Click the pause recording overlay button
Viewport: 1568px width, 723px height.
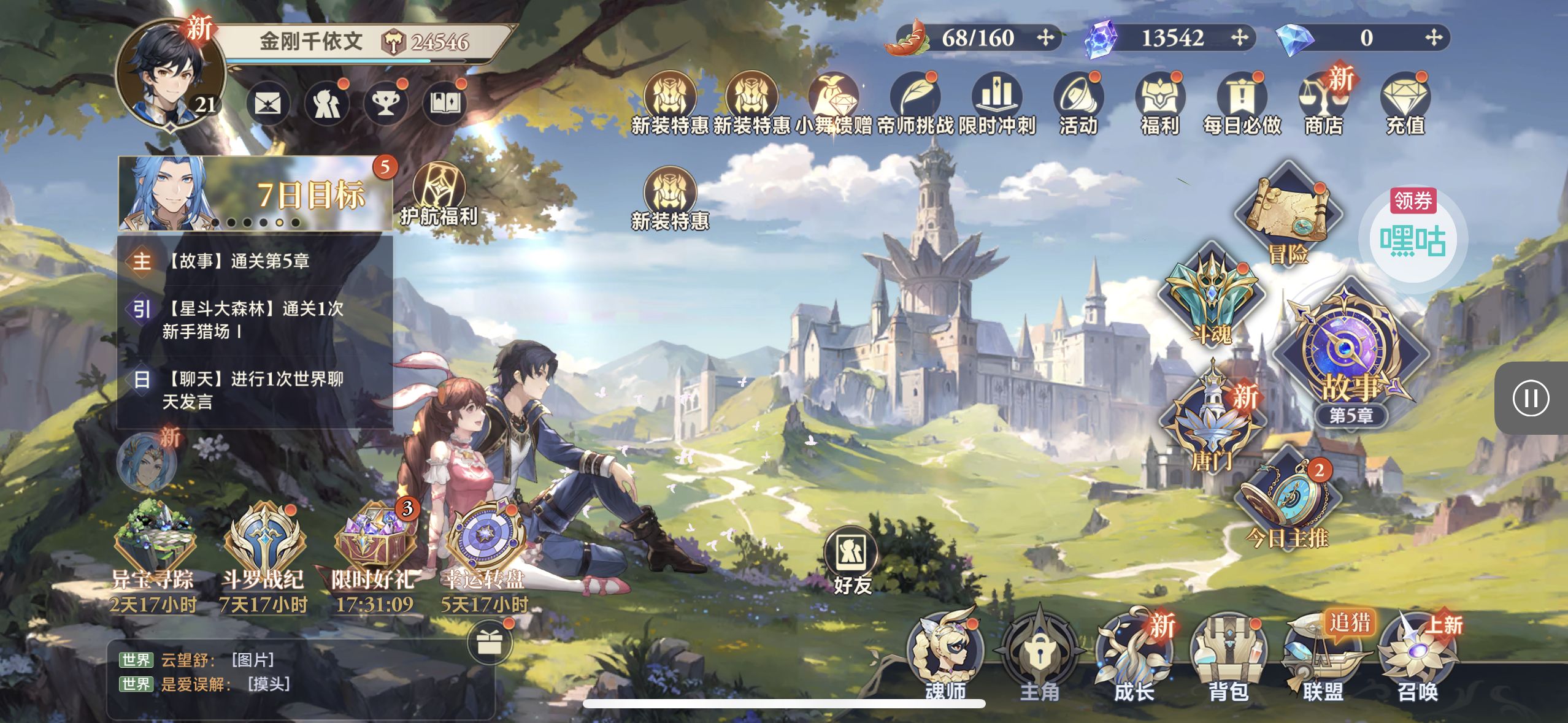1531,399
